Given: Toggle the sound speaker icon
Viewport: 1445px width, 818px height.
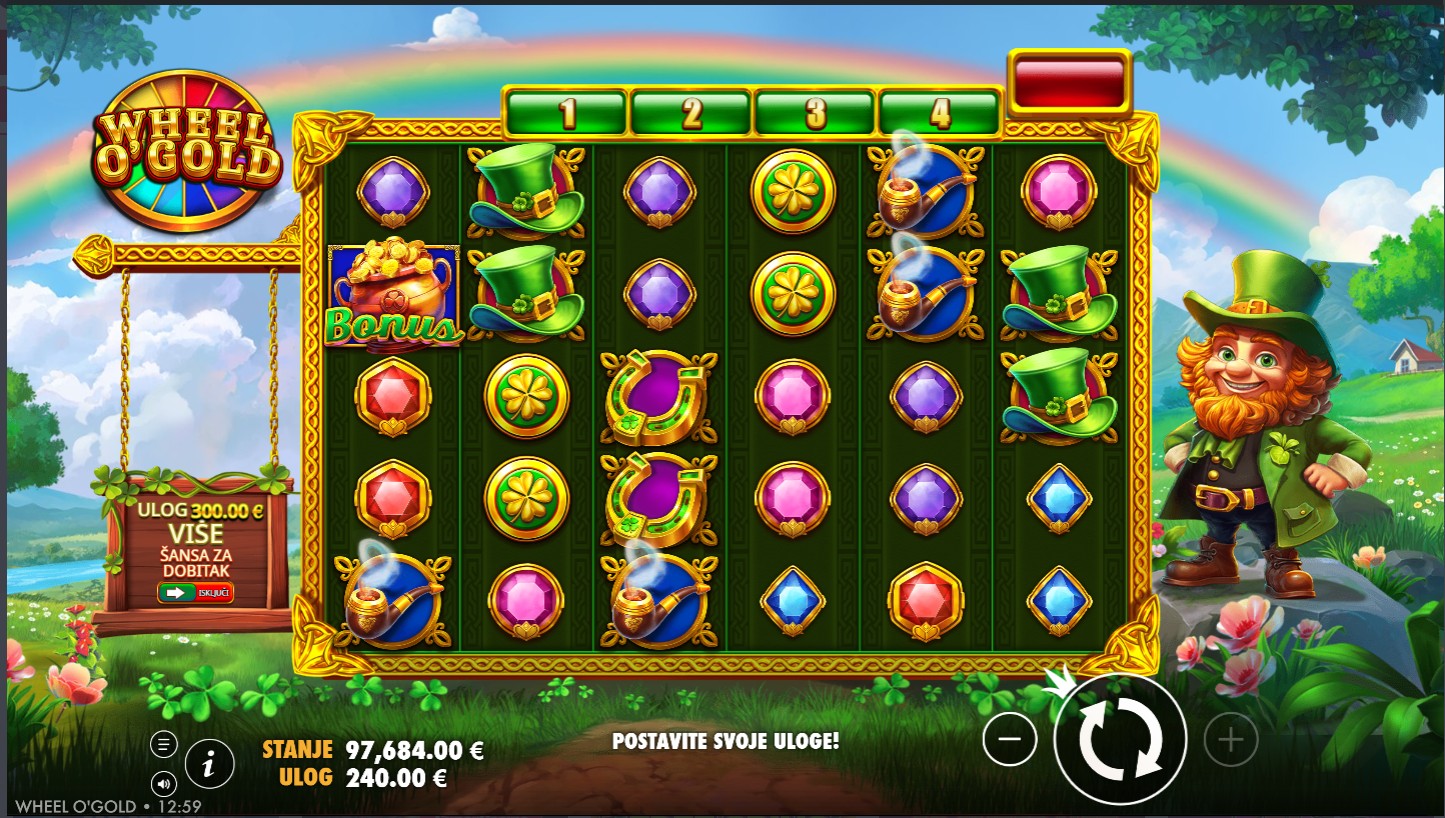Looking at the screenshot, I should [x=164, y=783].
